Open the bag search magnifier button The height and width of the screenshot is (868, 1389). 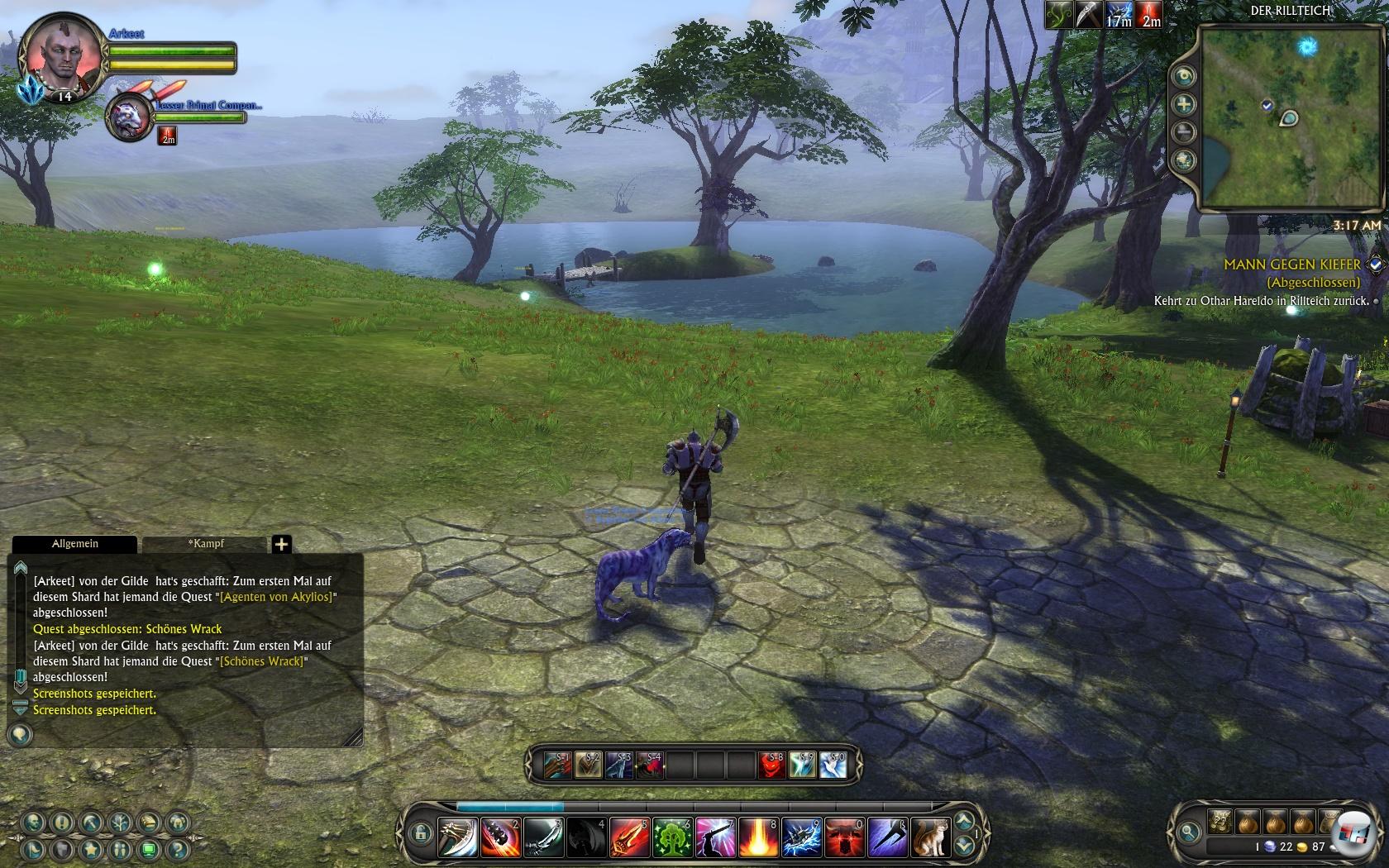click(1189, 832)
